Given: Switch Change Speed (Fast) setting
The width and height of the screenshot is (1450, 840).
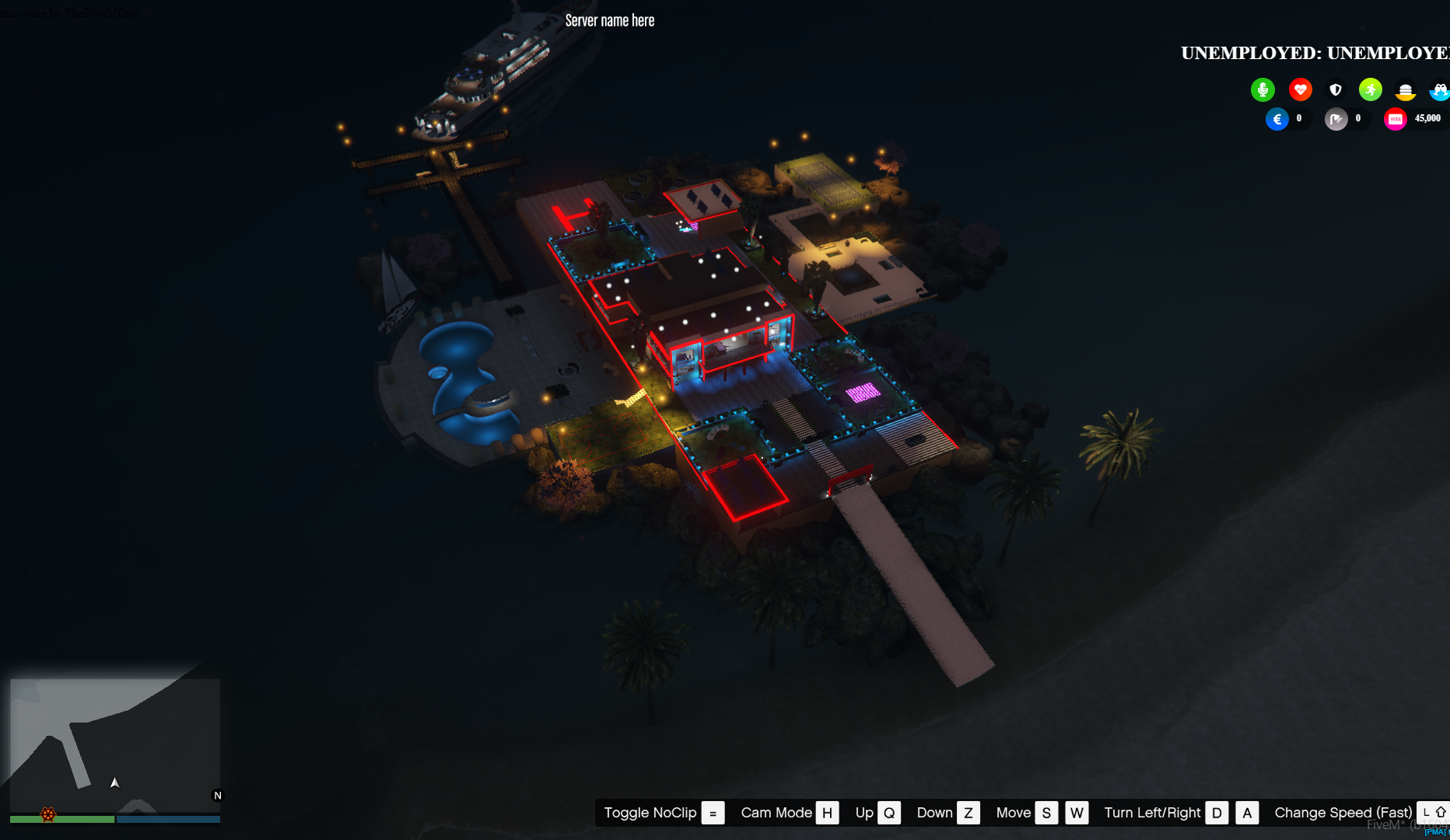Looking at the screenshot, I should (1343, 812).
